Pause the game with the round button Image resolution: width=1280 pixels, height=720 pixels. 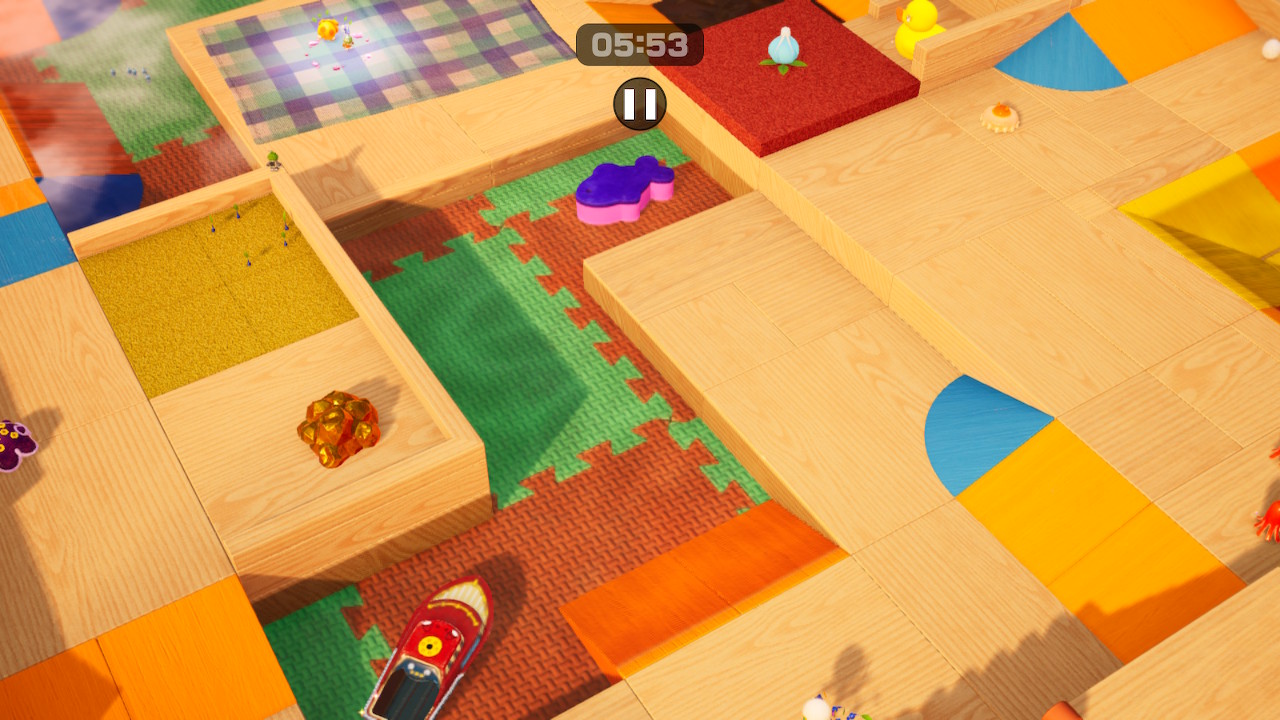pos(640,104)
